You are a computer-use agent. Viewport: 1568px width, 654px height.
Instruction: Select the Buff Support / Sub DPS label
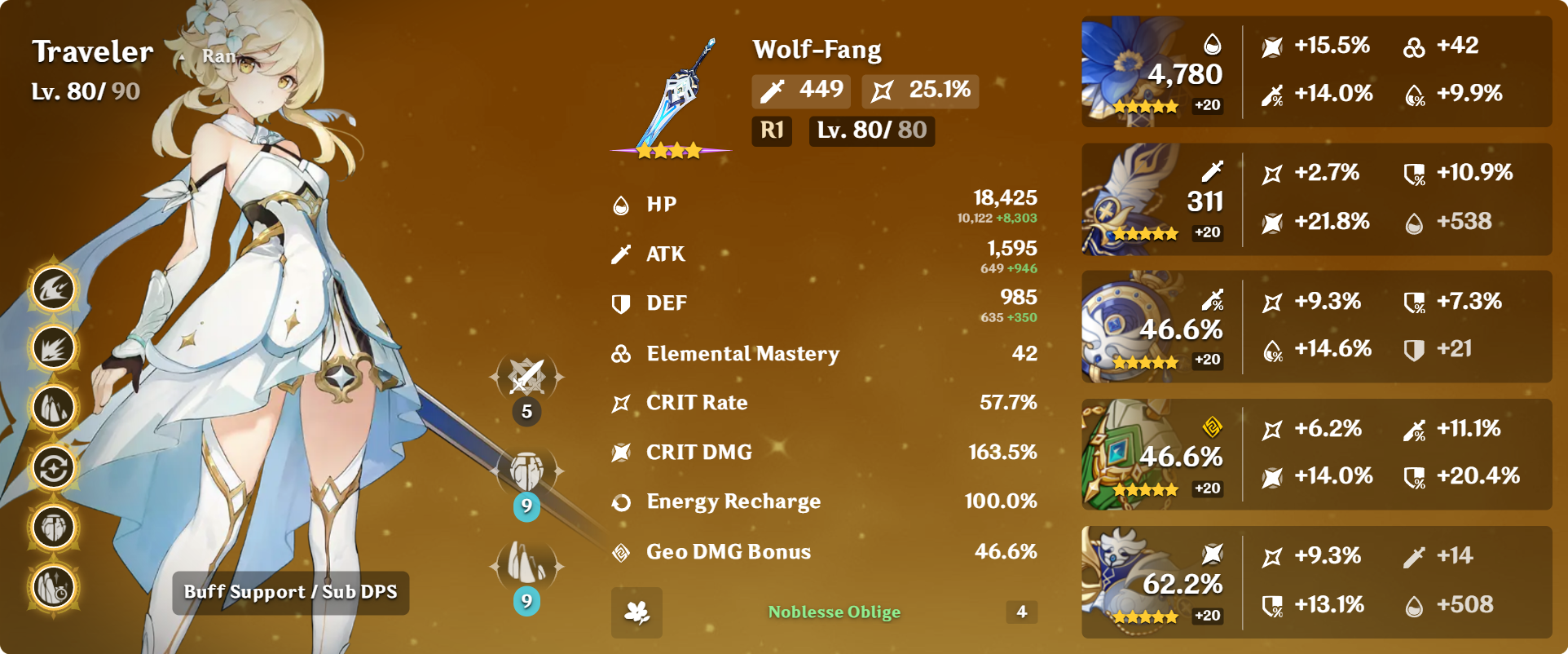[x=291, y=593]
